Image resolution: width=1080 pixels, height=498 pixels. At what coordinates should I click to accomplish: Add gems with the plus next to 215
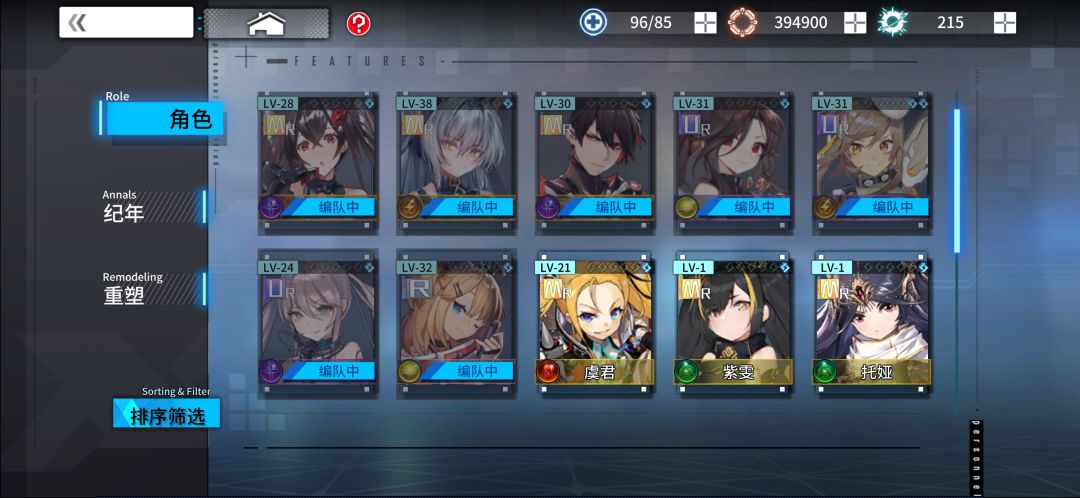pyautogui.click(x=1005, y=22)
